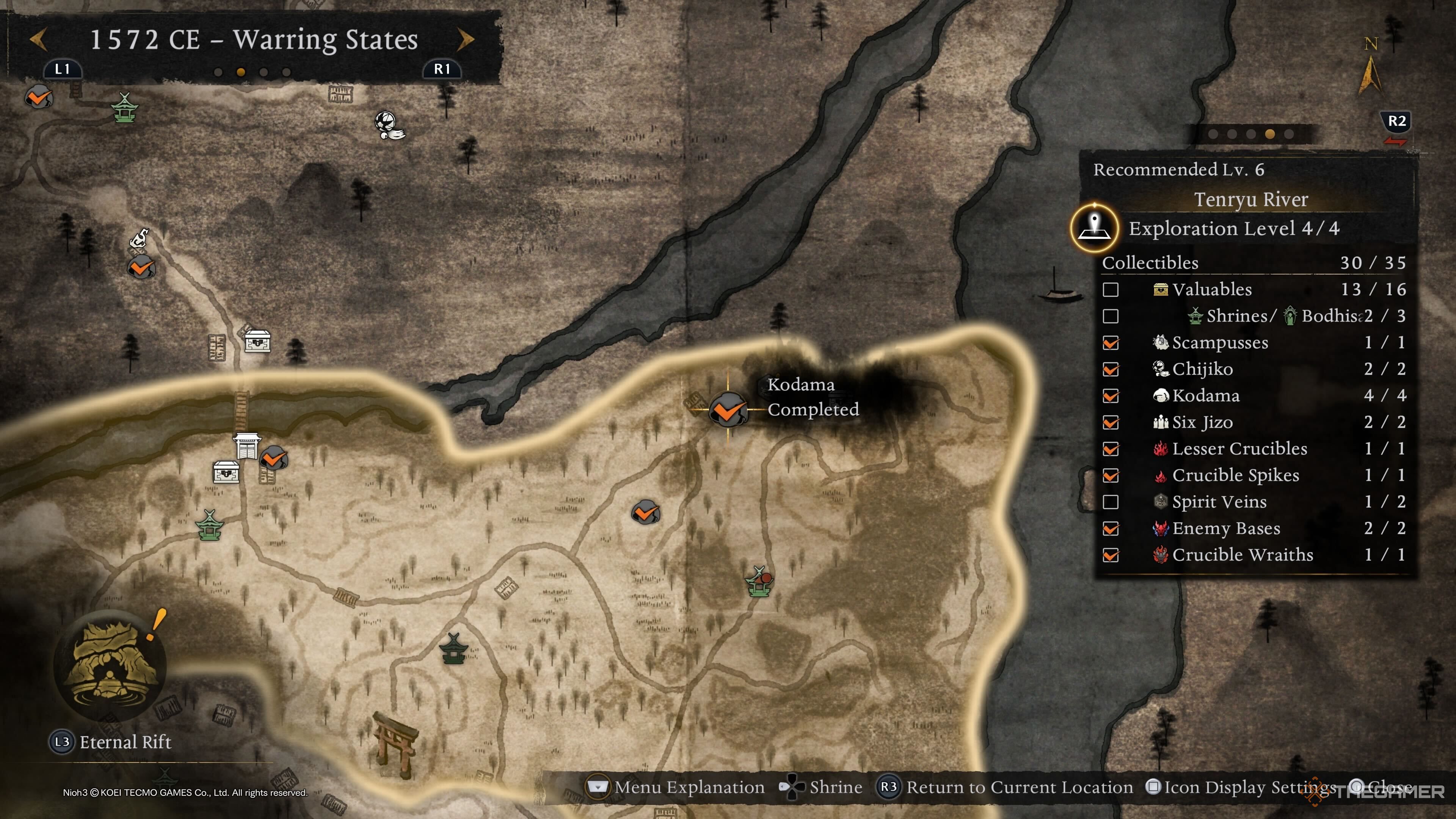Select the Tenryu River location pin icon

(1095, 228)
